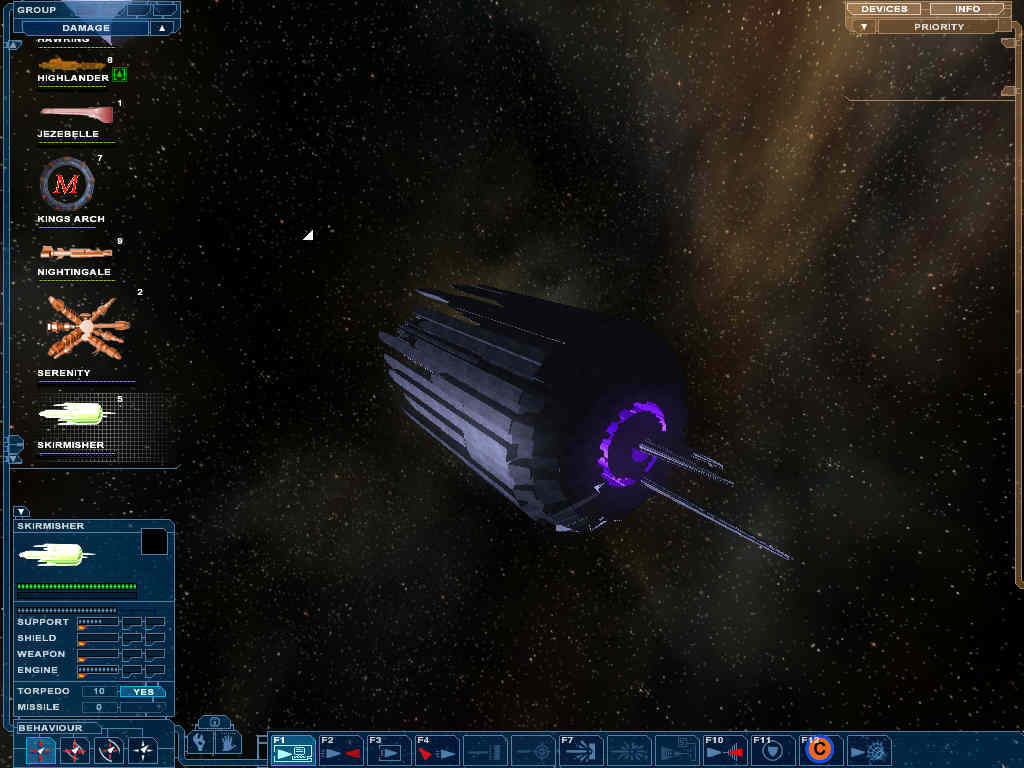Select the Highlander ship in the group list
Screen dimensions: 1024x768
[x=72, y=68]
